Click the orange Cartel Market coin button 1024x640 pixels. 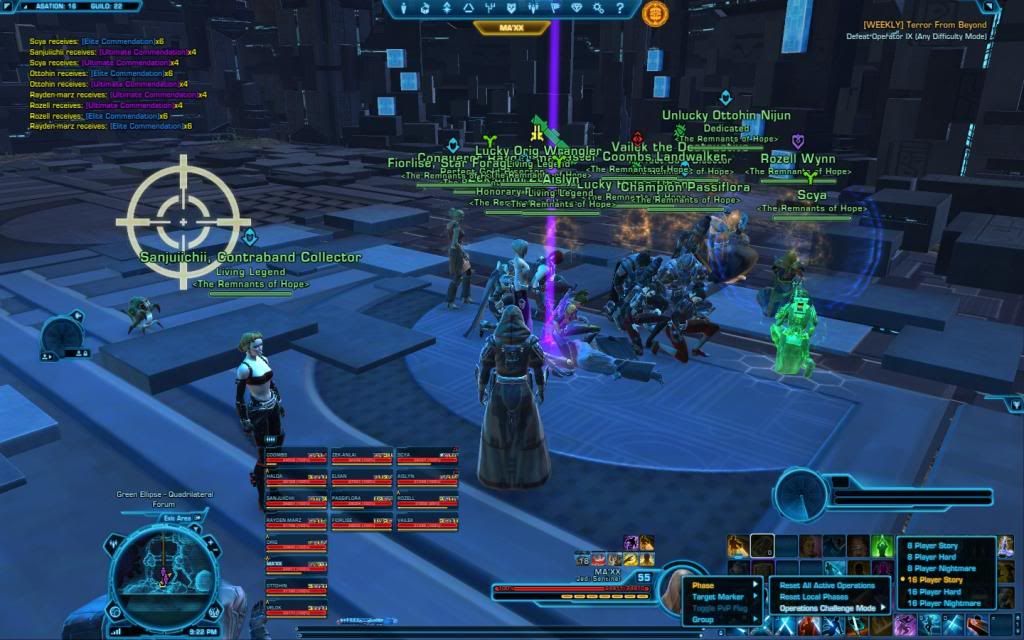pos(655,13)
